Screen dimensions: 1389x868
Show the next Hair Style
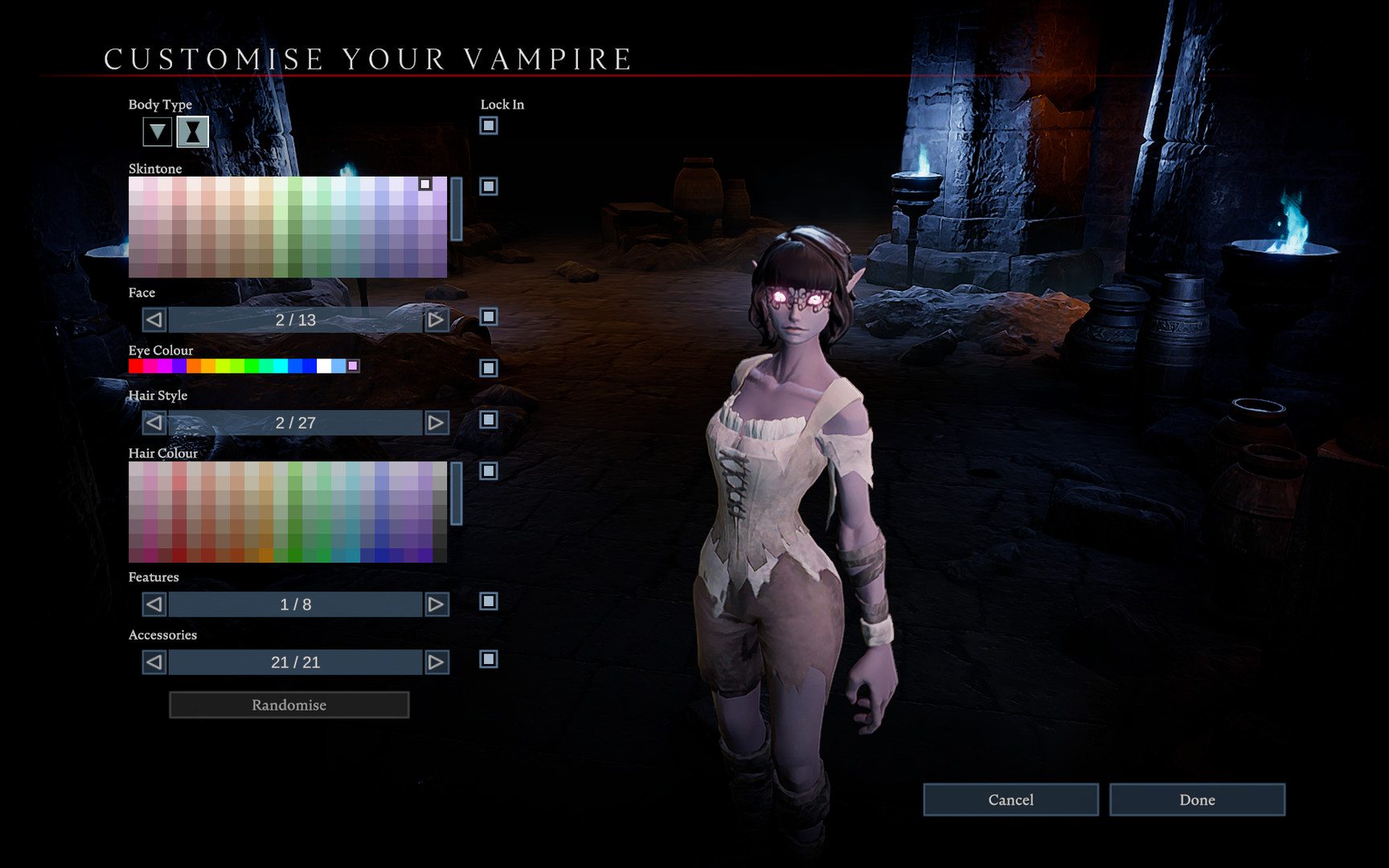tap(436, 422)
